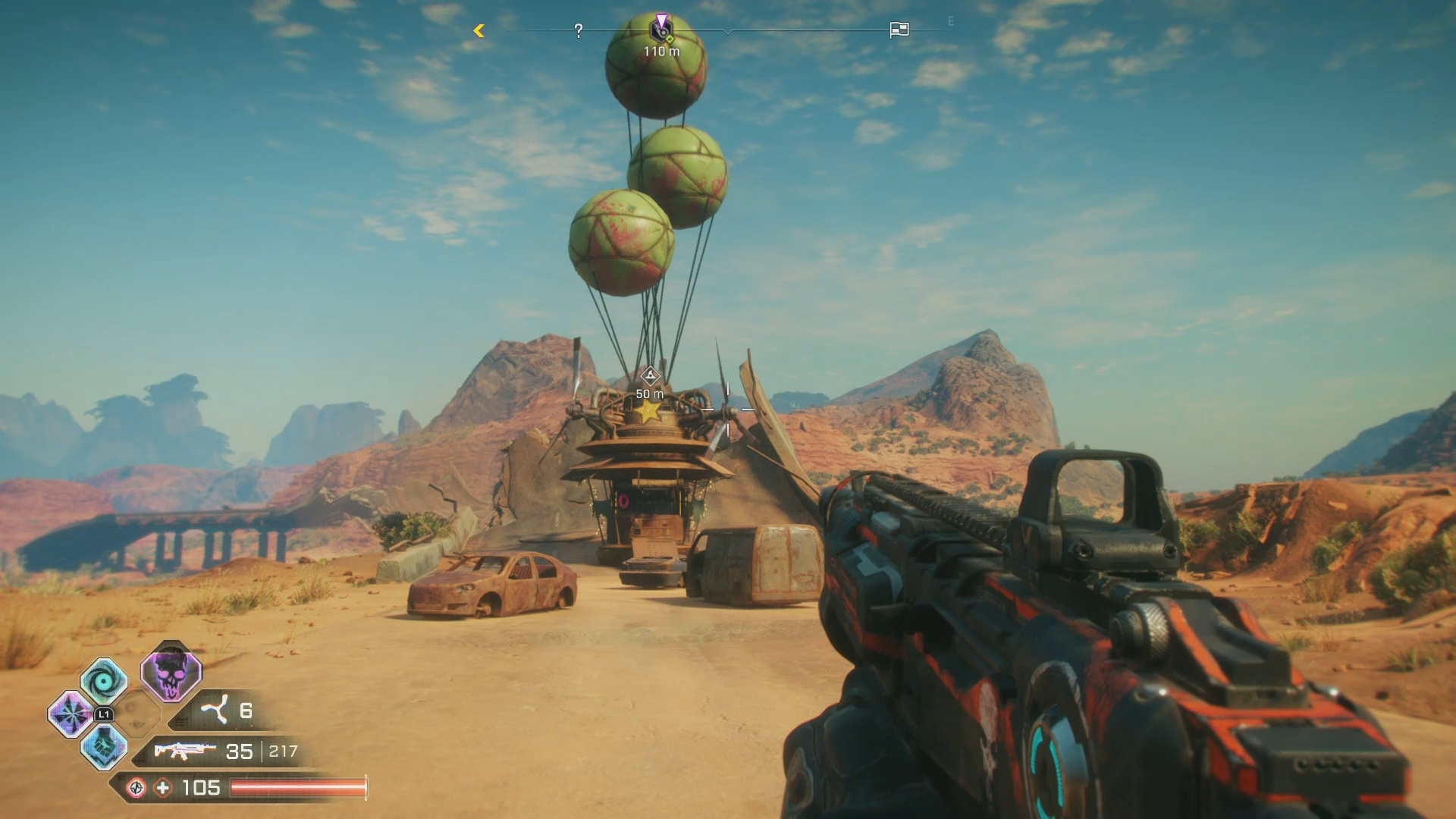
Task: Select the mission waypoint icon above 110 m
Action: coord(662,31)
